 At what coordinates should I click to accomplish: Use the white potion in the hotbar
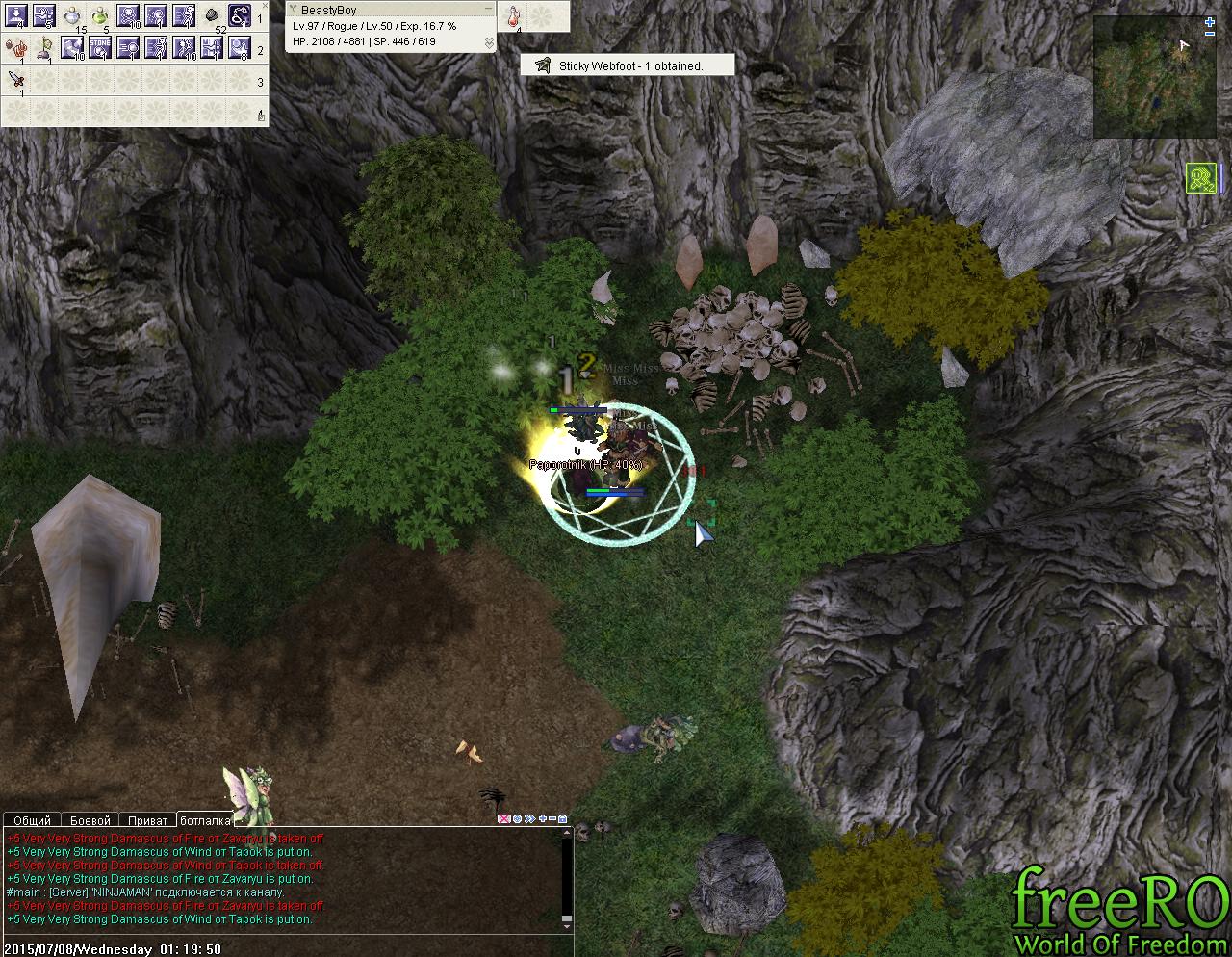[71, 16]
